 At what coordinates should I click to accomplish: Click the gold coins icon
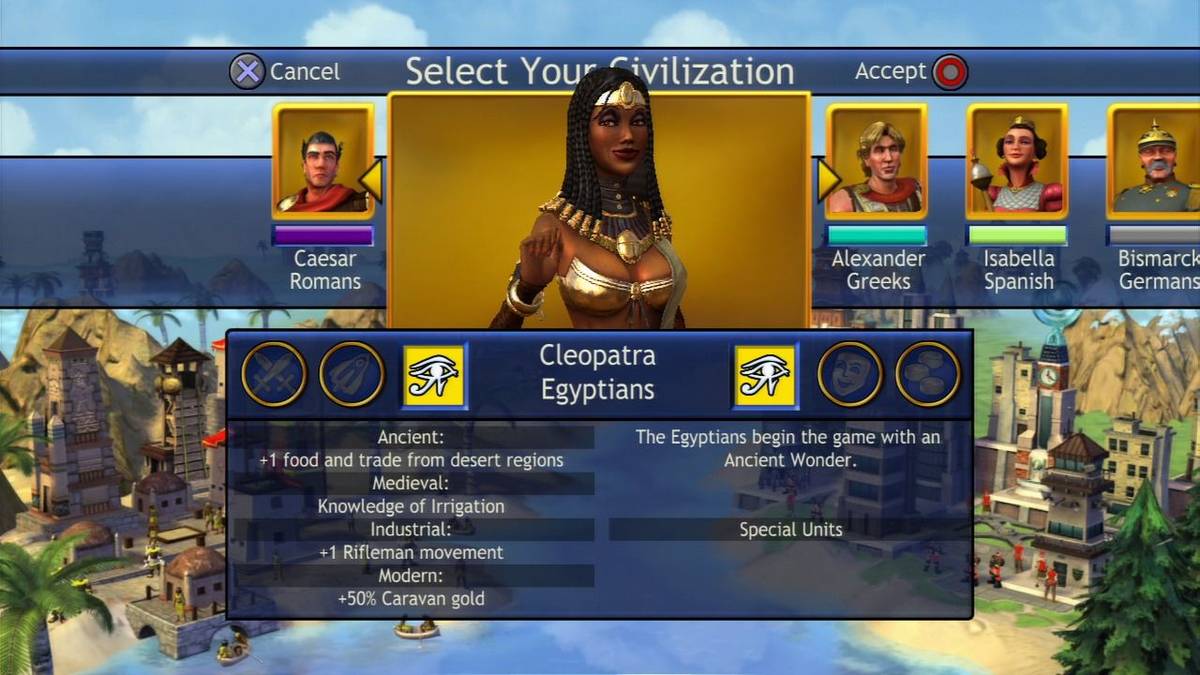[x=927, y=374]
